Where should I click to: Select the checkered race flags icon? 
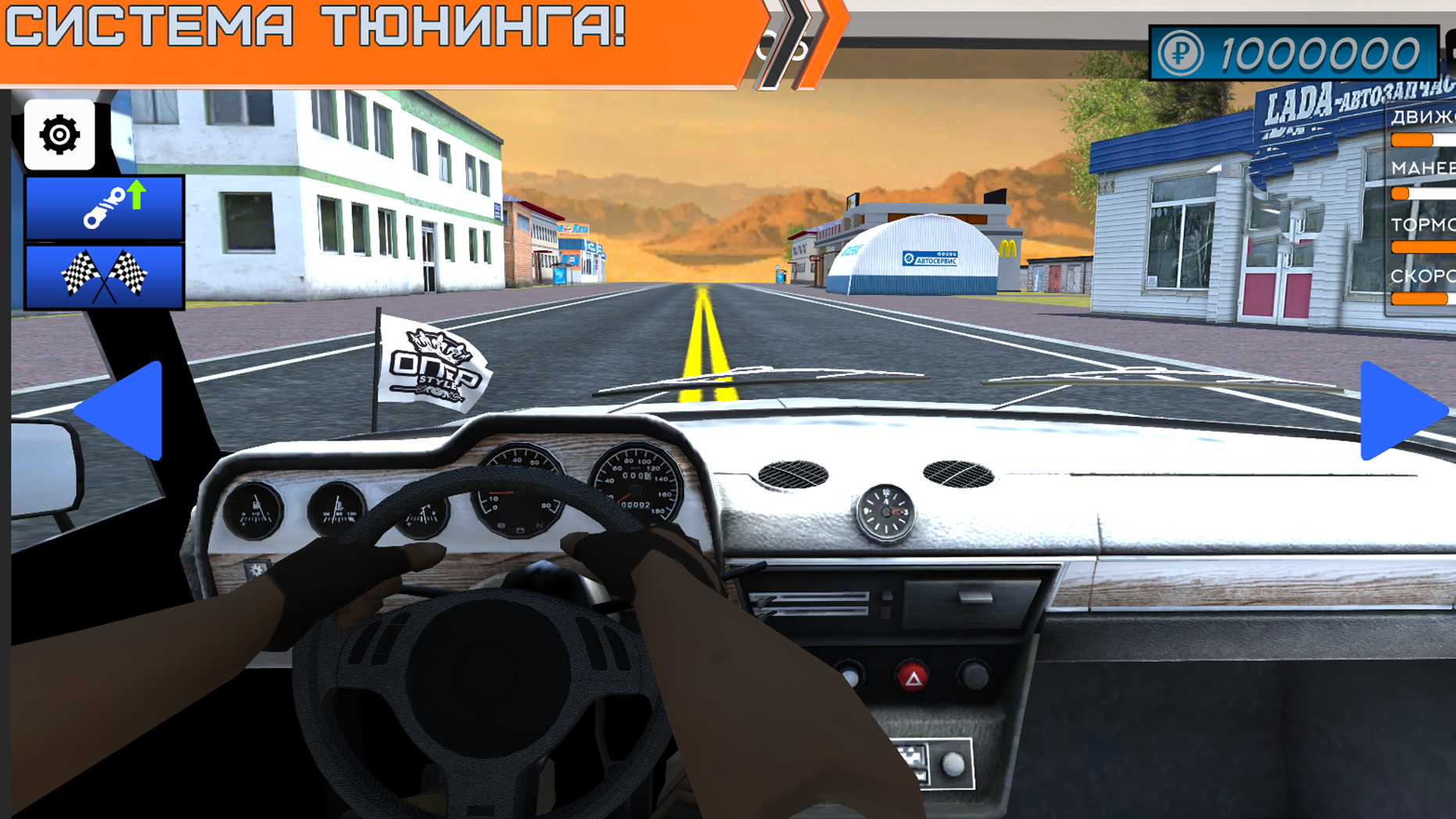coord(104,277)
